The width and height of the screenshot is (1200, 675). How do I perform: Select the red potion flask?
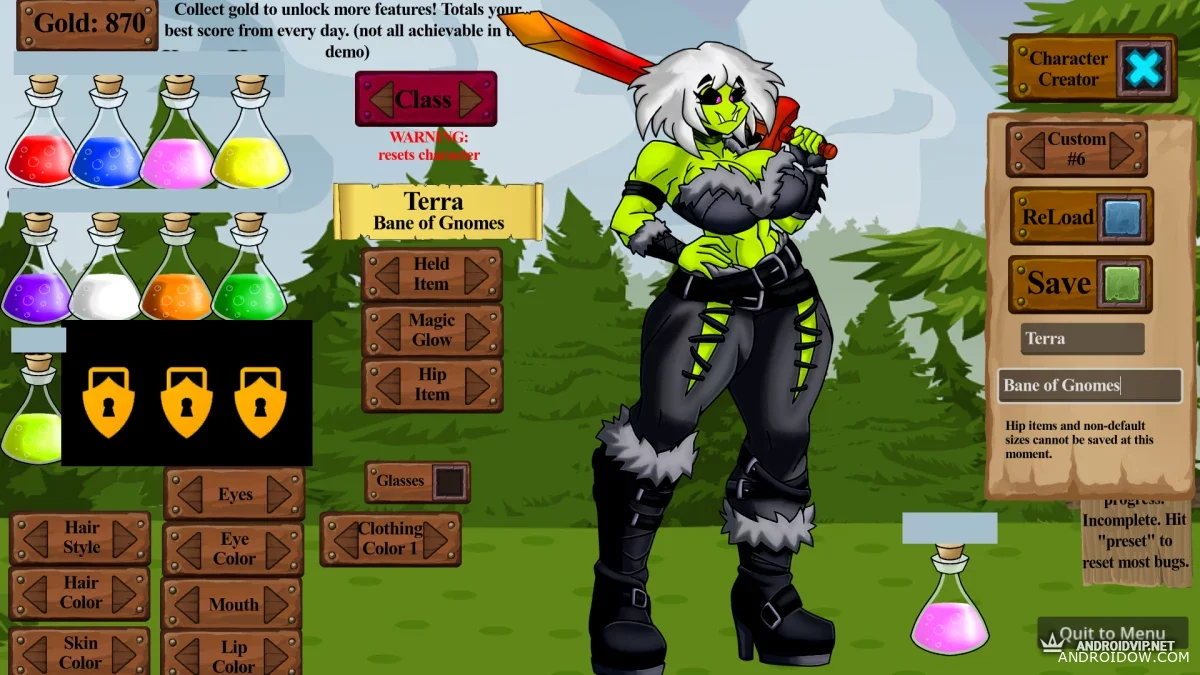42,140
